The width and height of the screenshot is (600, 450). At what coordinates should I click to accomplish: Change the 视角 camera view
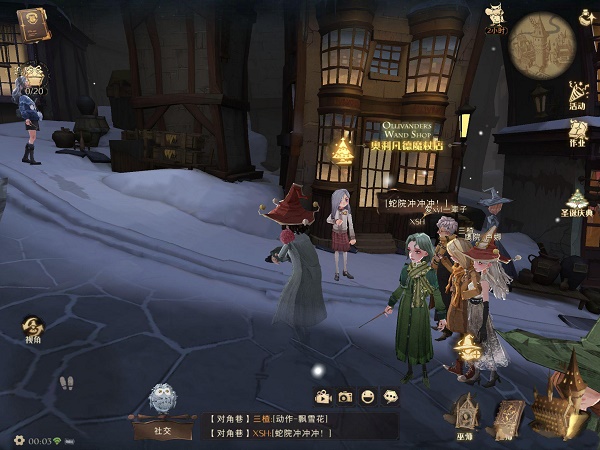(33, 328)
